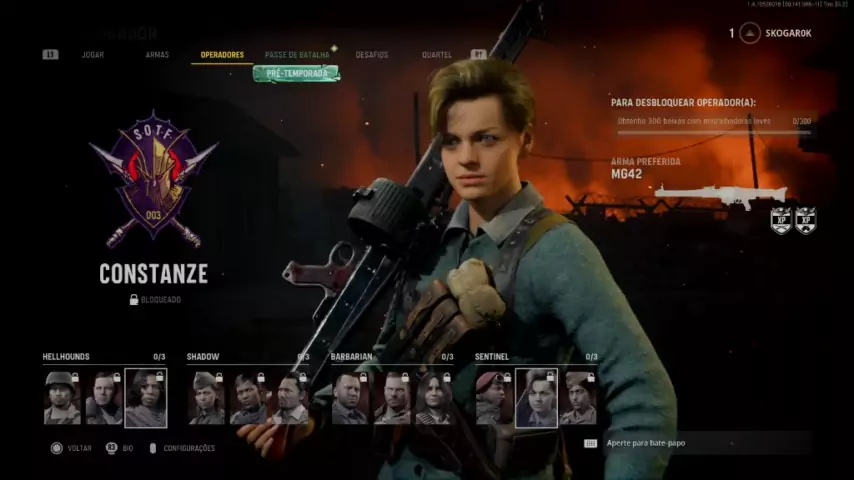
Task: Click the Pré-Temporada banner
Action: 296,73
